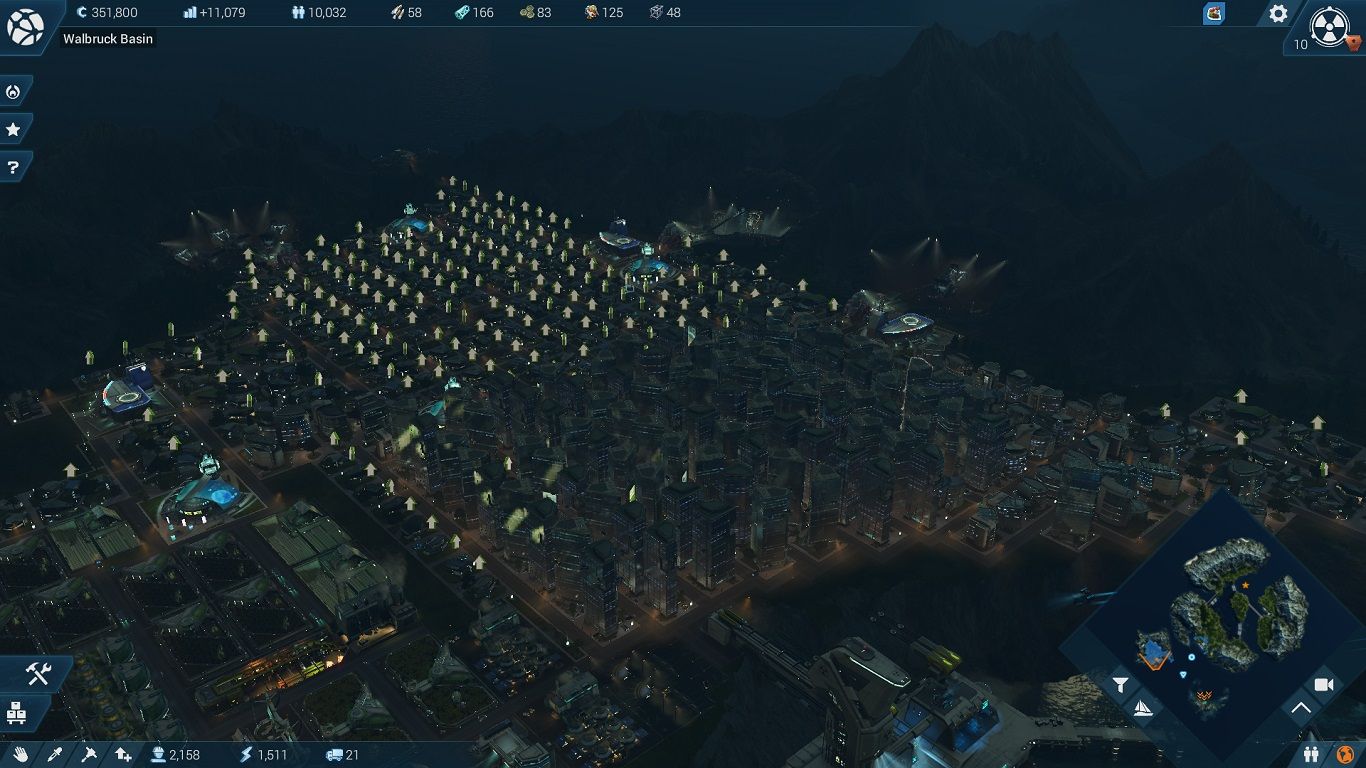Screen dimensions: 1366x768
Task: Collapse the minimap with the chevron arrow
Action: tap(1300, 709)
